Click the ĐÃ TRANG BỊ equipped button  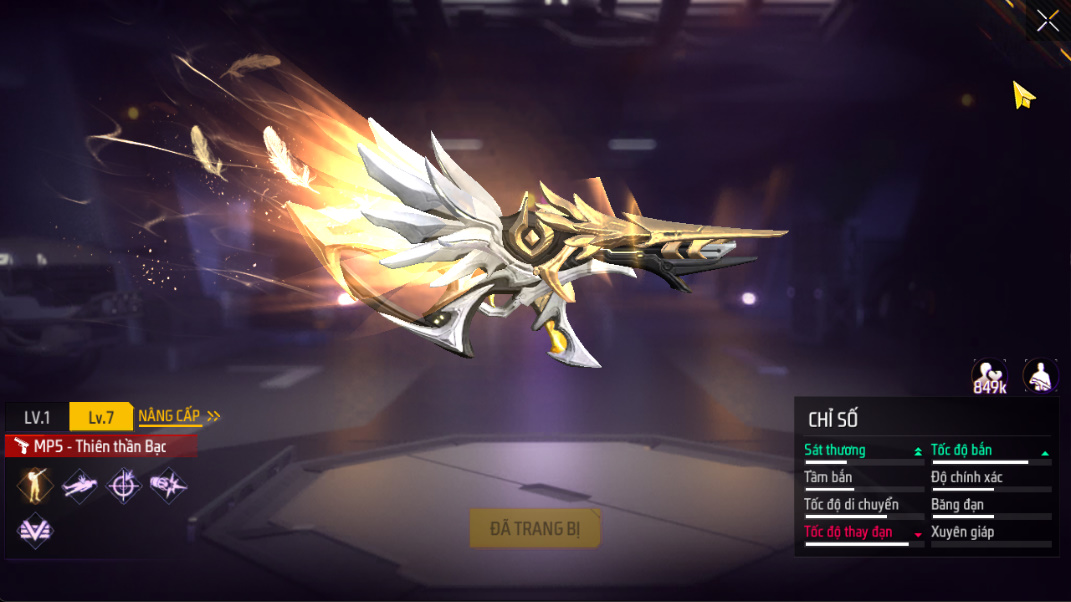pos(535,528)
